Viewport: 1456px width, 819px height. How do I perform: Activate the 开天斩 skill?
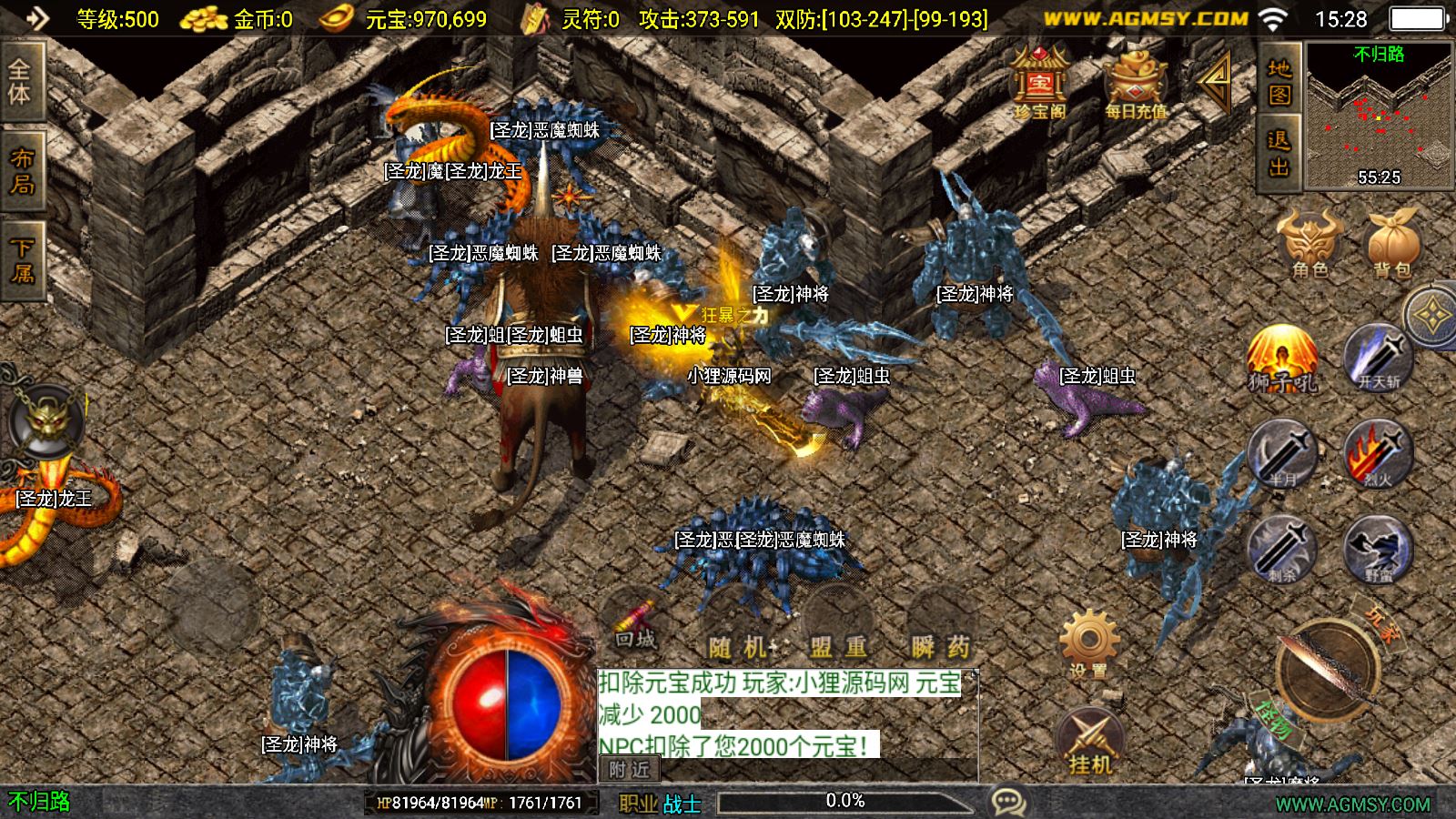pos(1378,358)
